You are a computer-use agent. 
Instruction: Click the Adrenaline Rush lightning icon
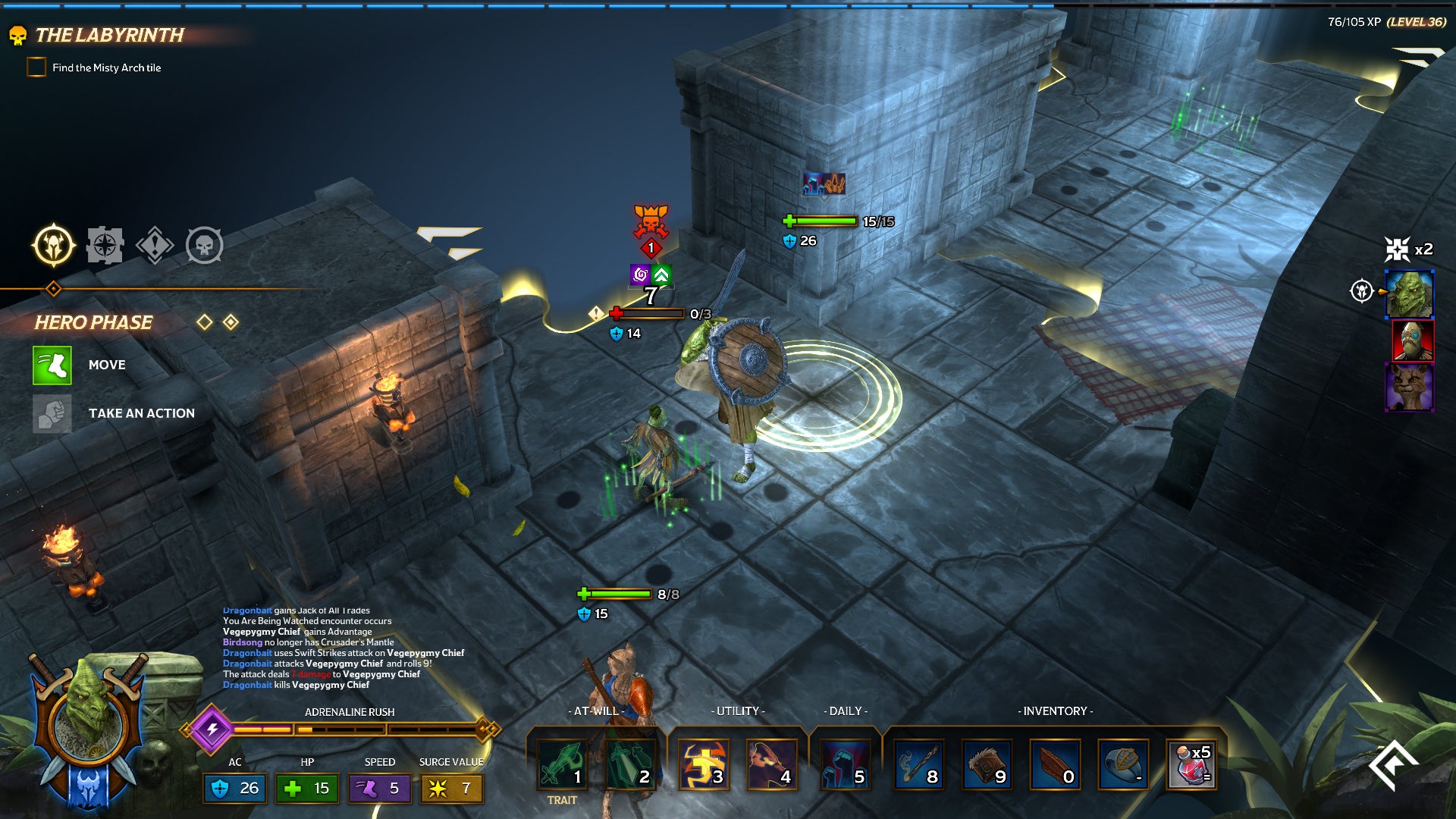pyautogui.click(x=212, y=729)
